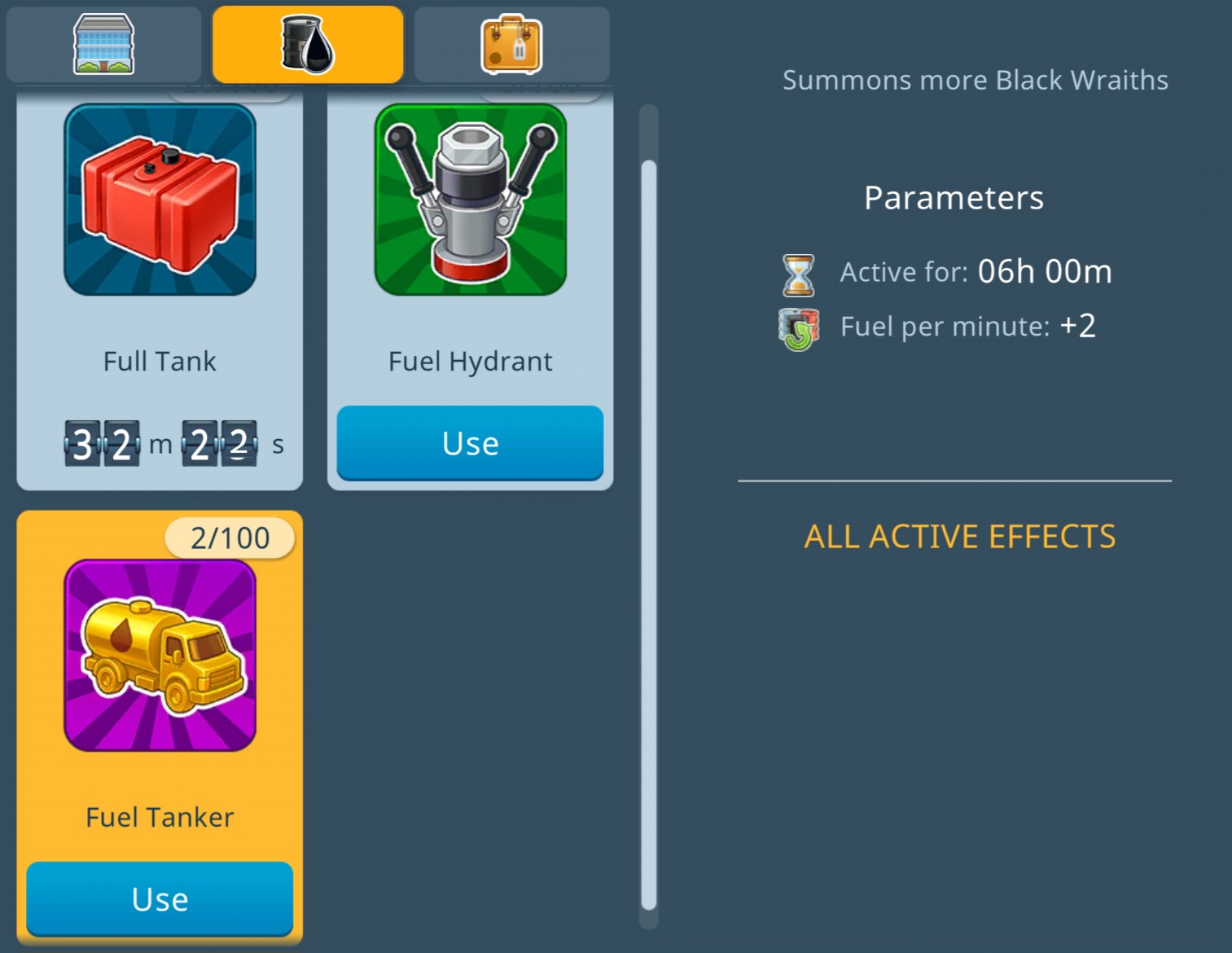Image resolution: width=1232 pixels, height=953 pixels.
Task: Choose the Fuel Hydrant card icon
Action: tap(470, 200)
